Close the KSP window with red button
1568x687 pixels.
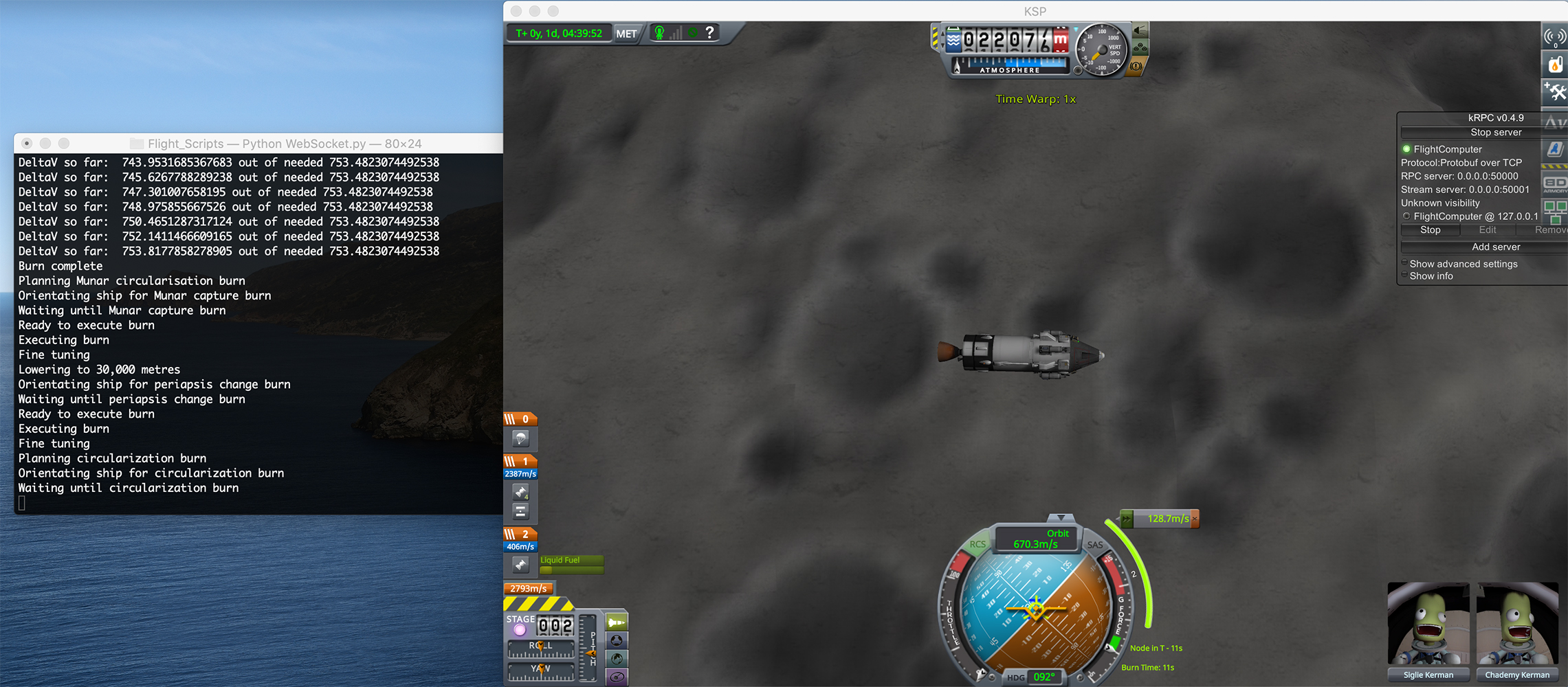click(516, 11)
